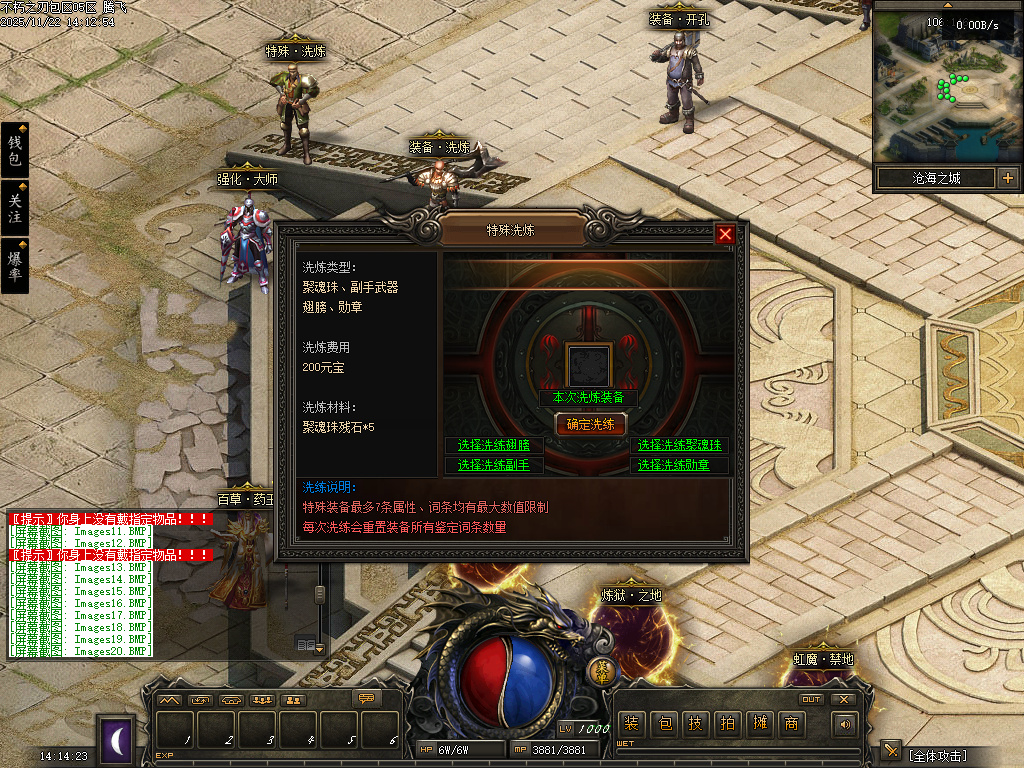Close the 特殊洗炼 window
The image size is (1024, 768).
click(726, 235)
